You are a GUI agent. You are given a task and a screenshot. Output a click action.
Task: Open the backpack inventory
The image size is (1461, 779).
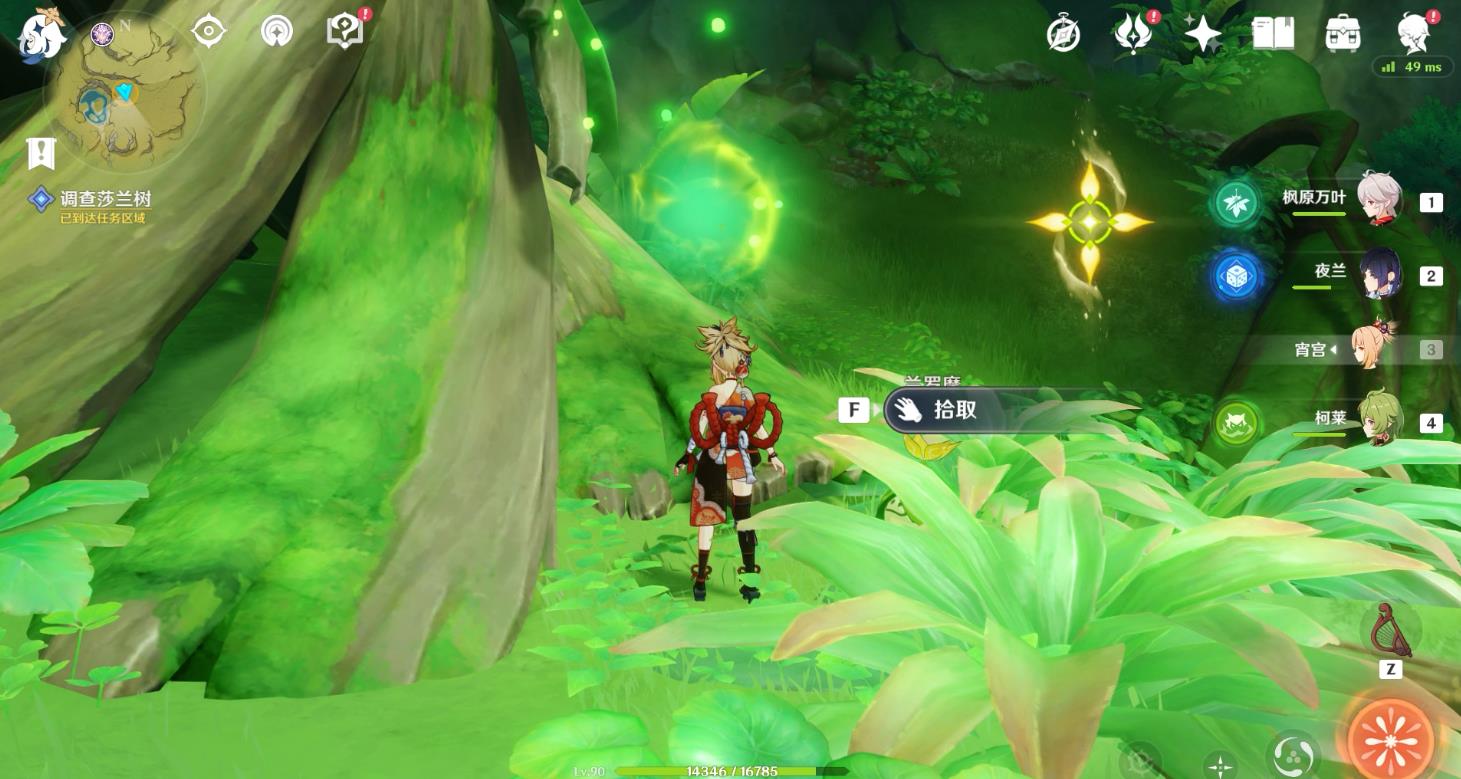1343,34
